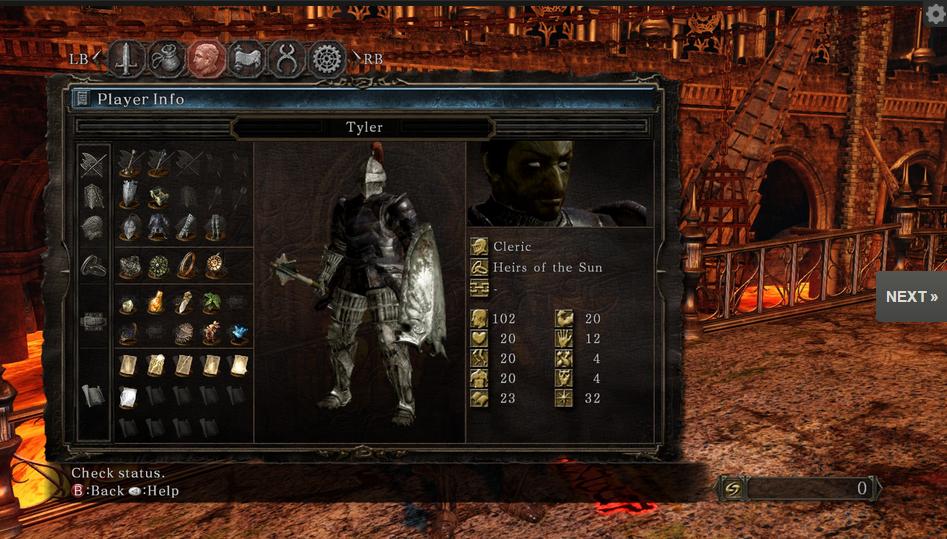Select the orange flask item slot
Viewport: 947px width, 539px height.
click(x=157, y=303)
